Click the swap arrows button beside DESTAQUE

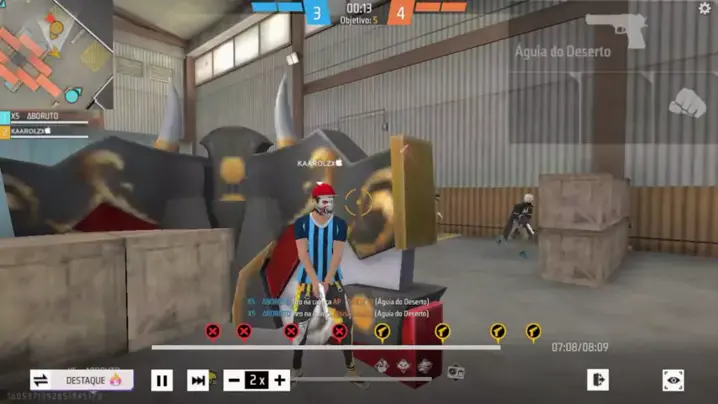(41, 380)
